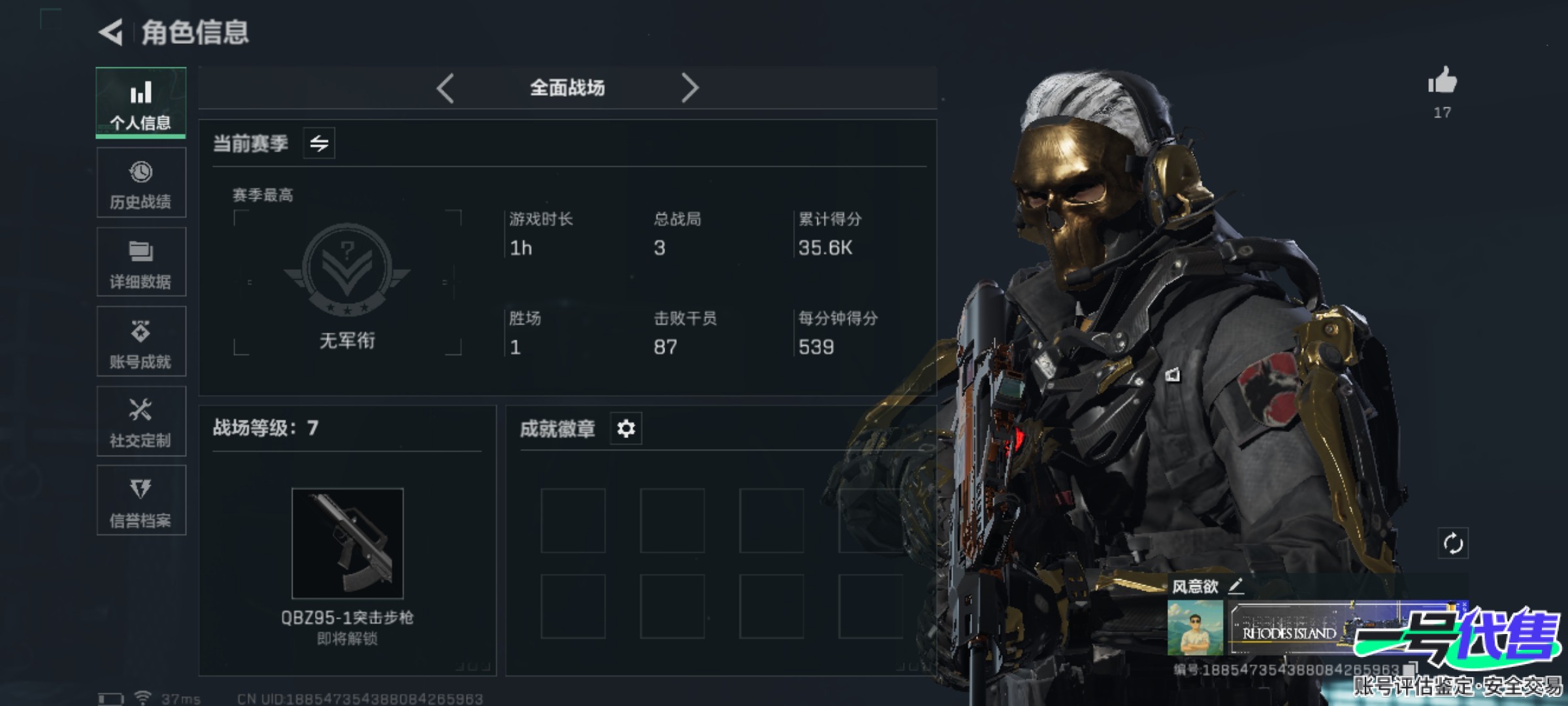The height and width of the screenshot is (706, 1568).
Task: Open the player avatar portrait
Action: (x=1195, y=628)
